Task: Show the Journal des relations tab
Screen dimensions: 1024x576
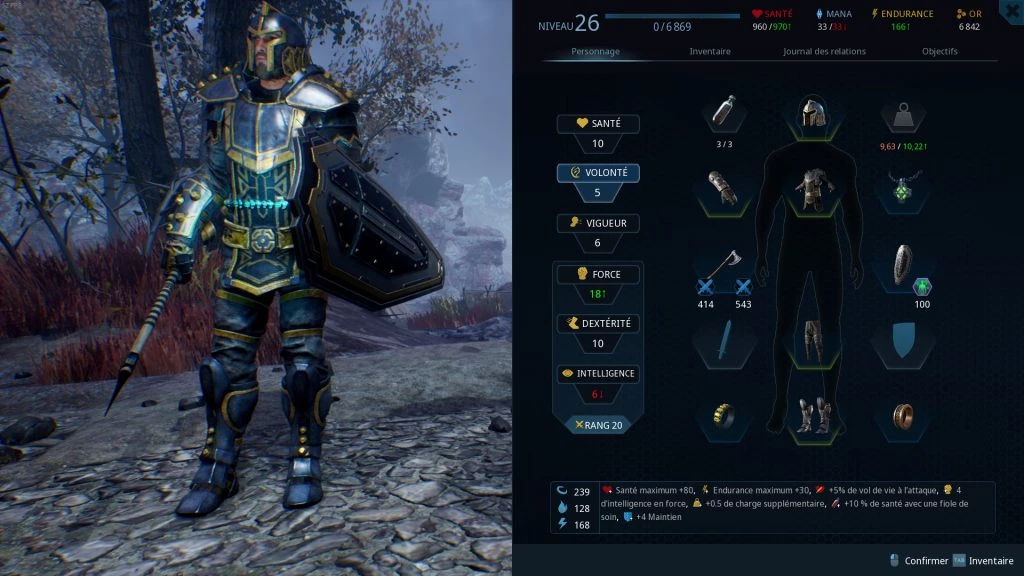Action: (x=824, y=51)
